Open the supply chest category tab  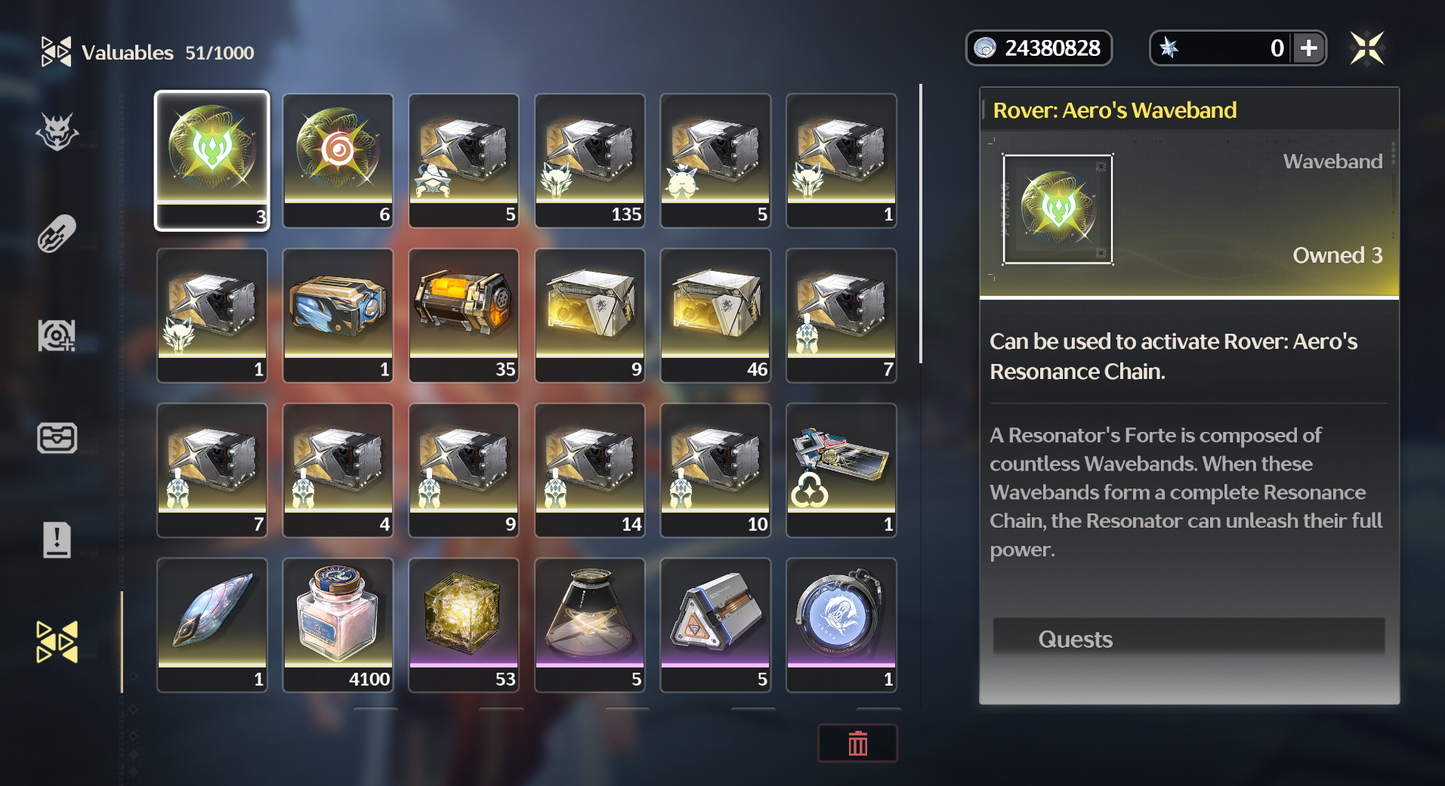pyautogui.click(x=57, y=438)
